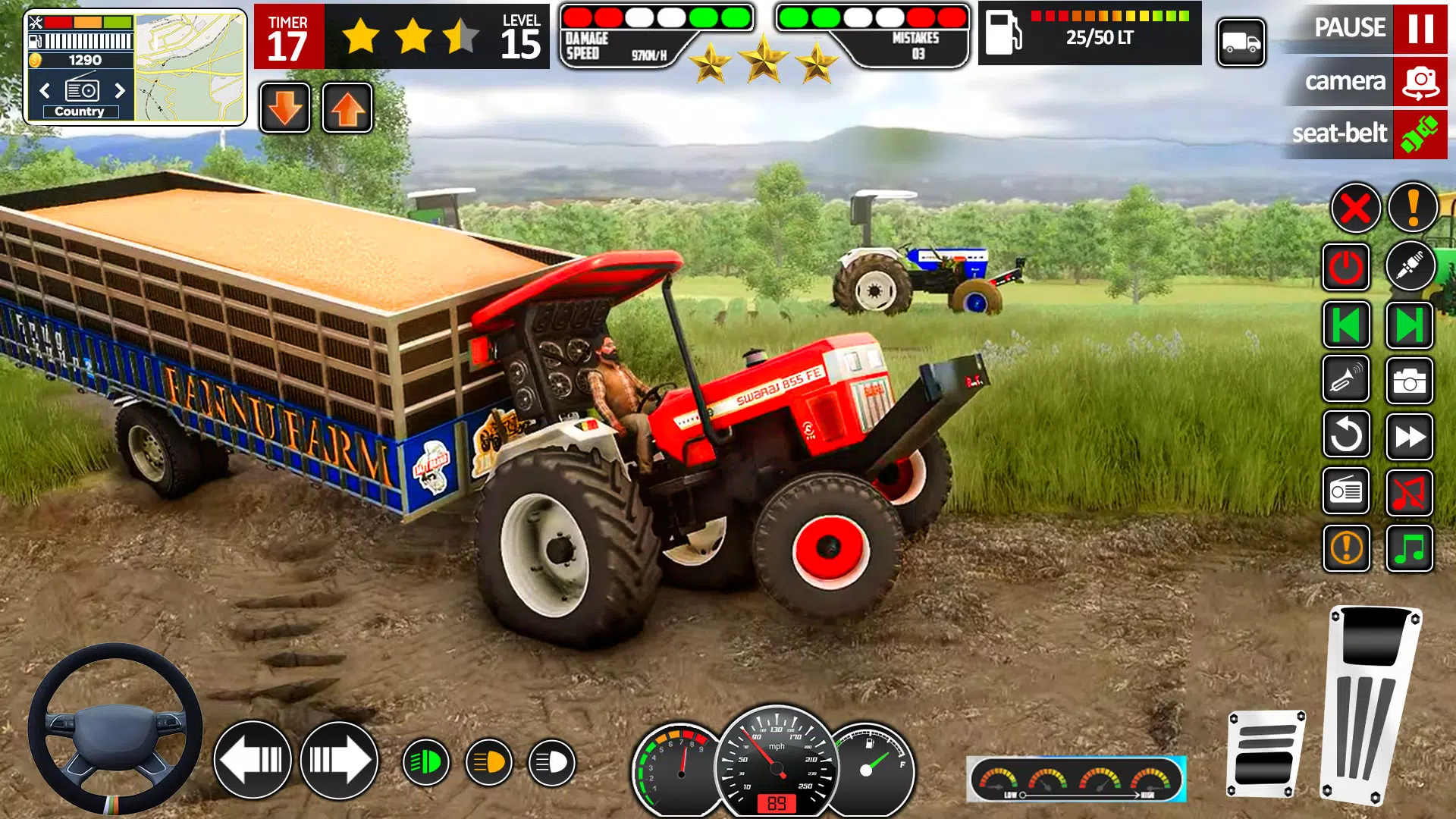Select the Country radio station label
The image size is (1456, 819).
tap(80, 111)
